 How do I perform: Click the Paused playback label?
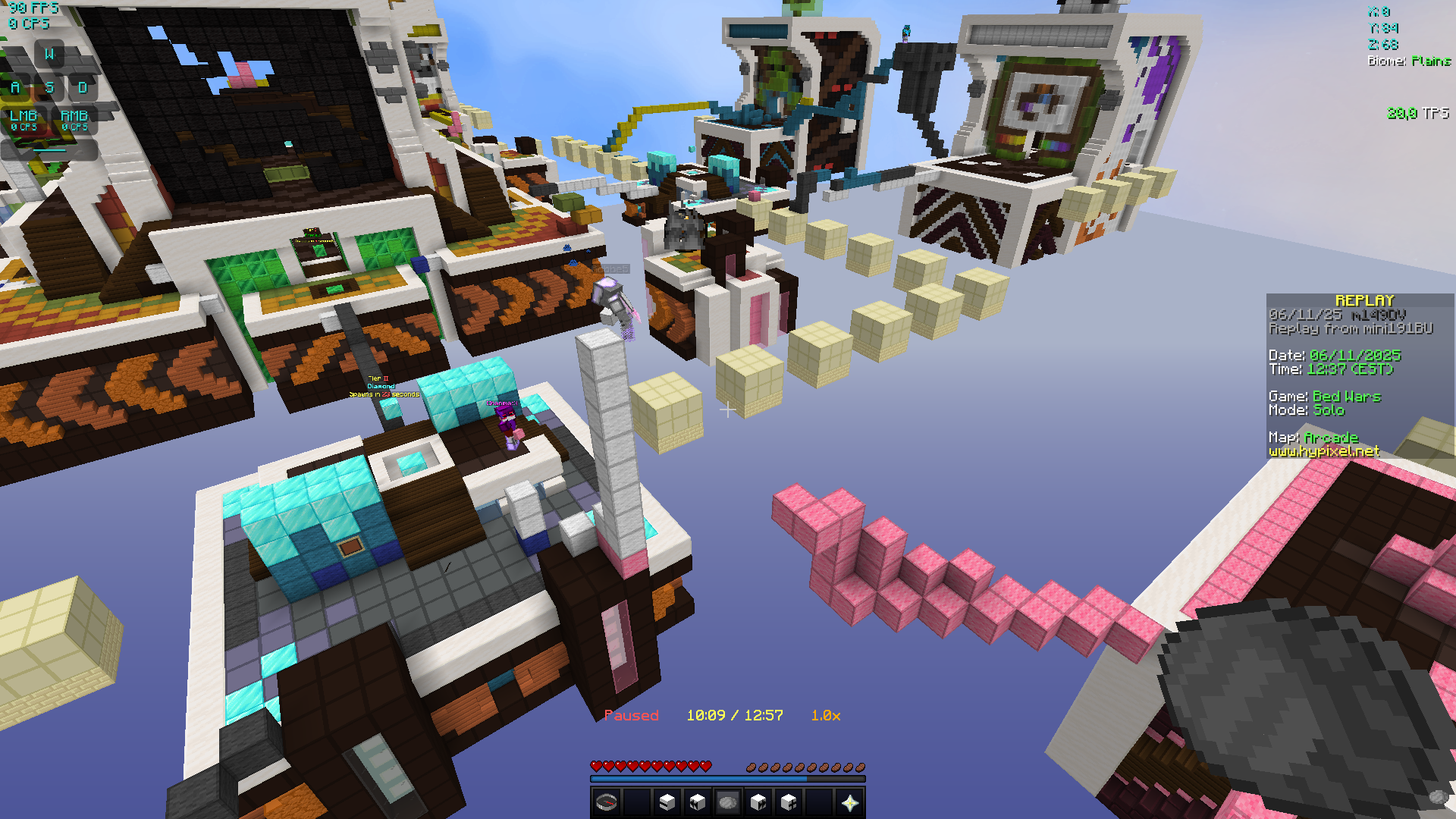coord(632,715)
